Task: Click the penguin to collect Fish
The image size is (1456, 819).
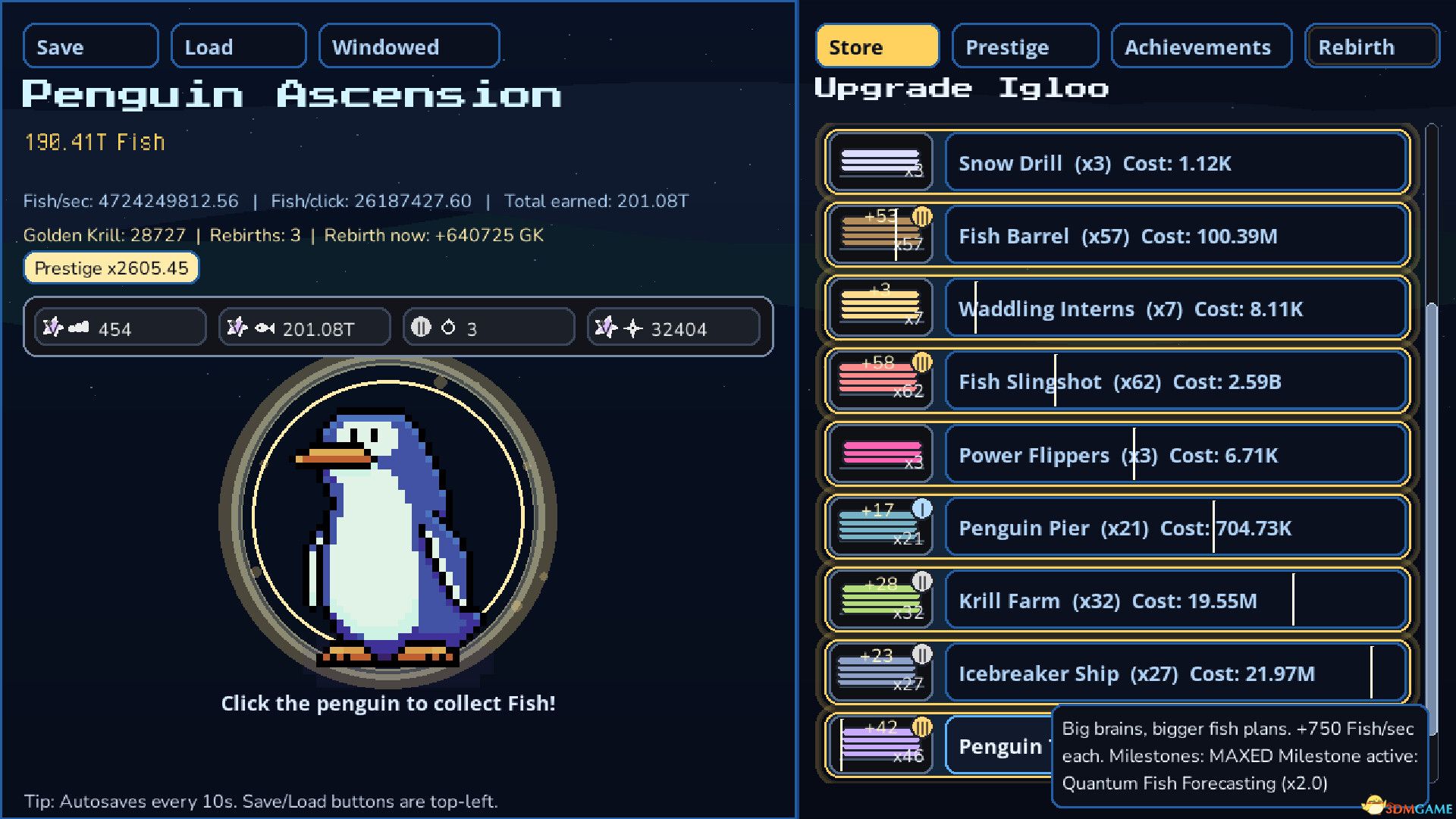Action: pyautogui.click(x=387, y=523)
